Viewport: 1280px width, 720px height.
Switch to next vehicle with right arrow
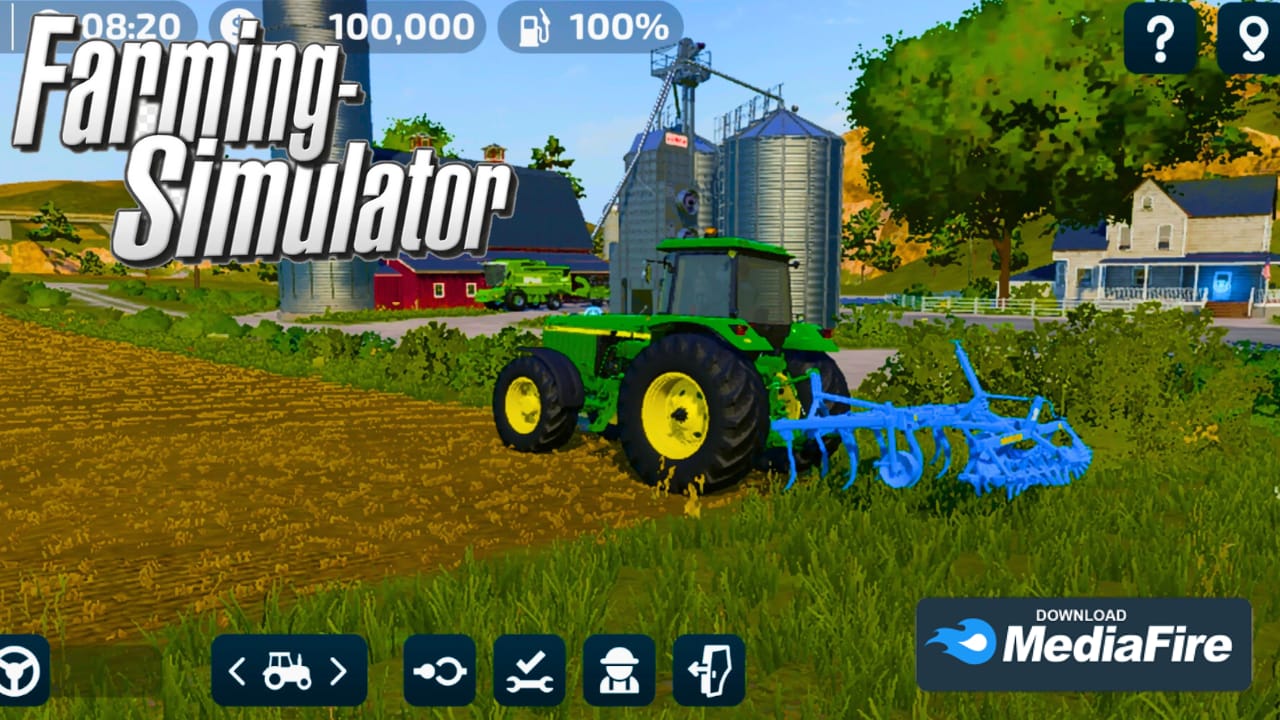[x=338, y=671]
